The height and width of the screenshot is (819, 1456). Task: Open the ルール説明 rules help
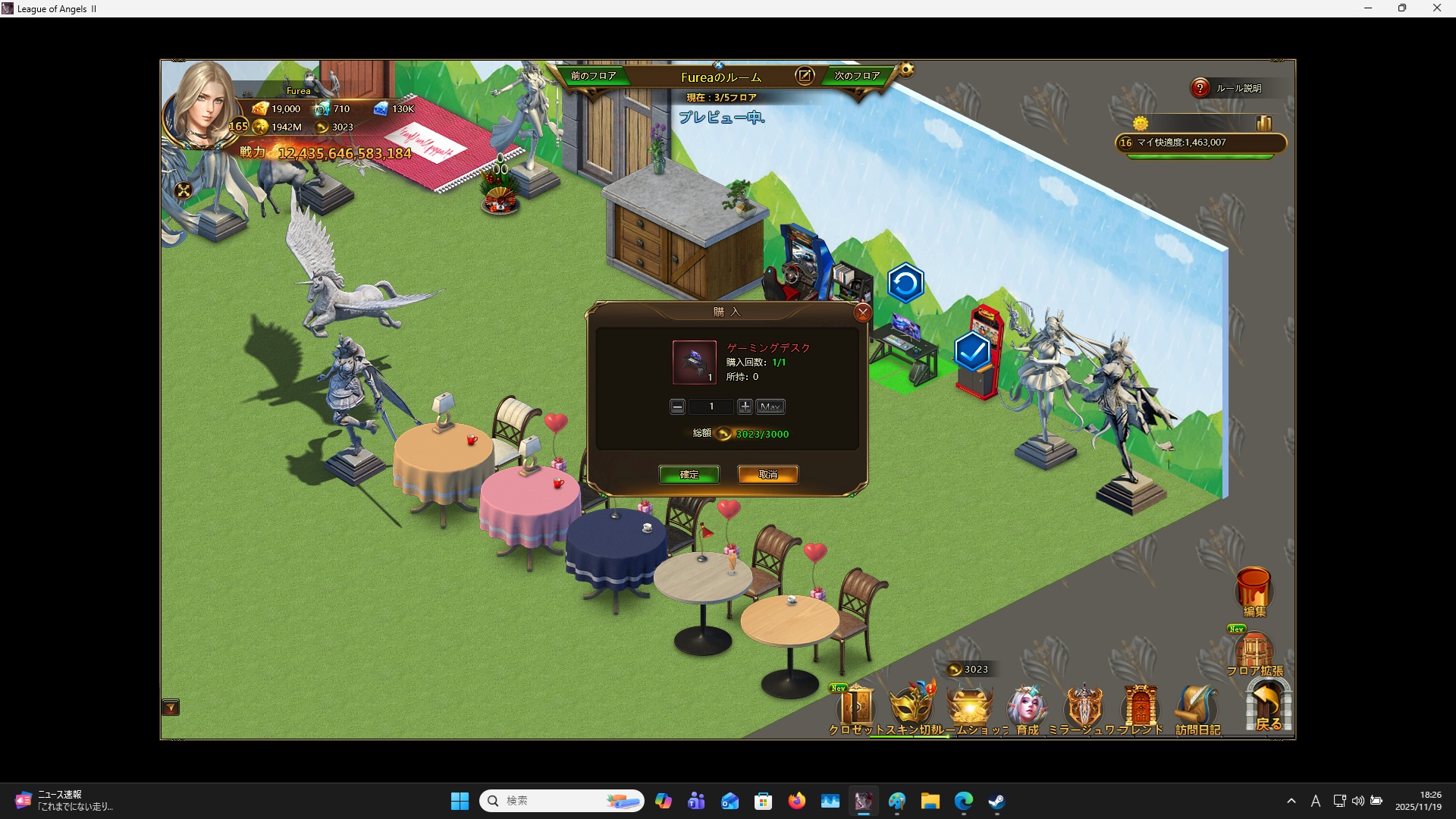point(1200,88)
